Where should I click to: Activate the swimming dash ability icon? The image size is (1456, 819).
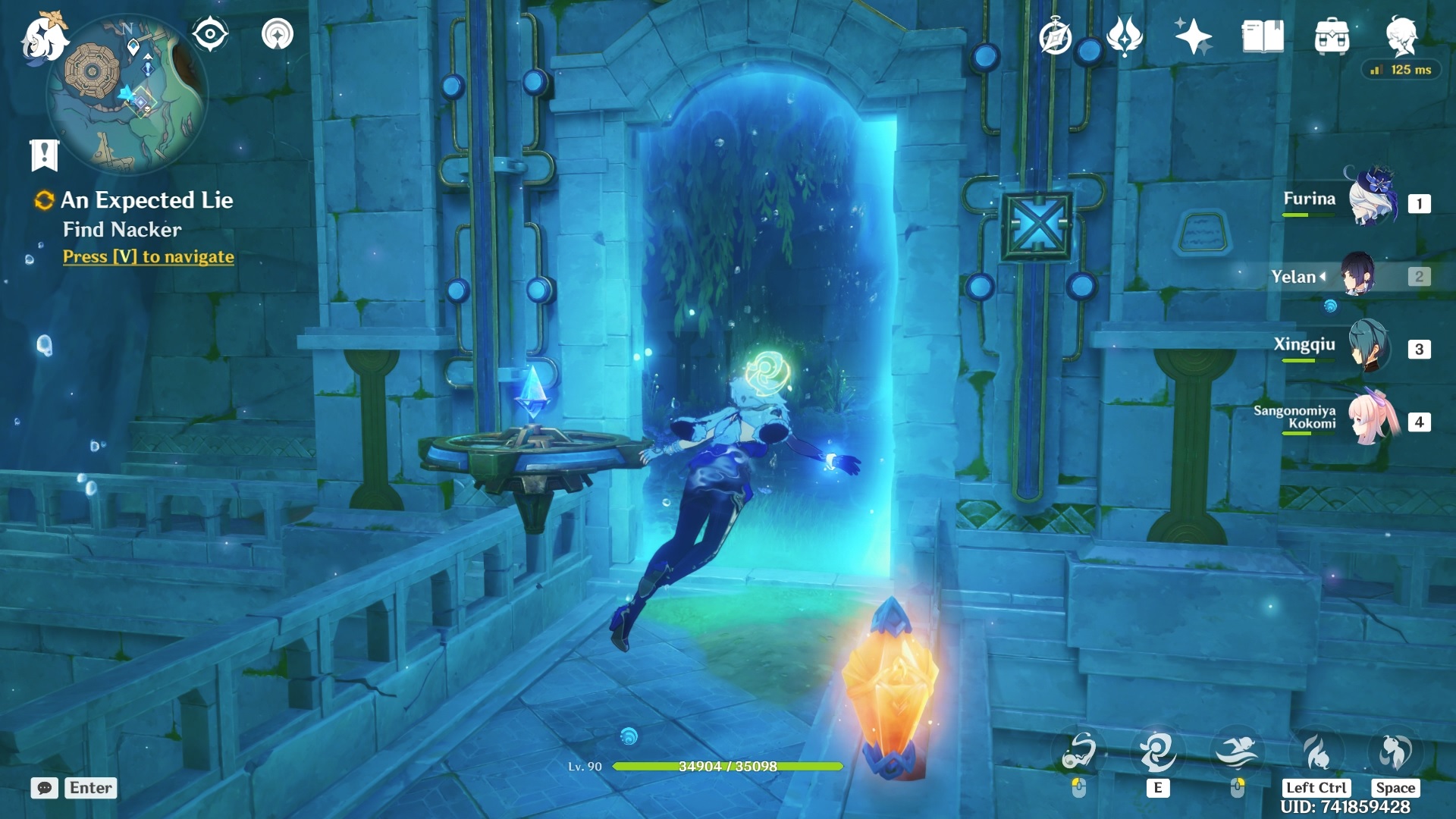1237,753
